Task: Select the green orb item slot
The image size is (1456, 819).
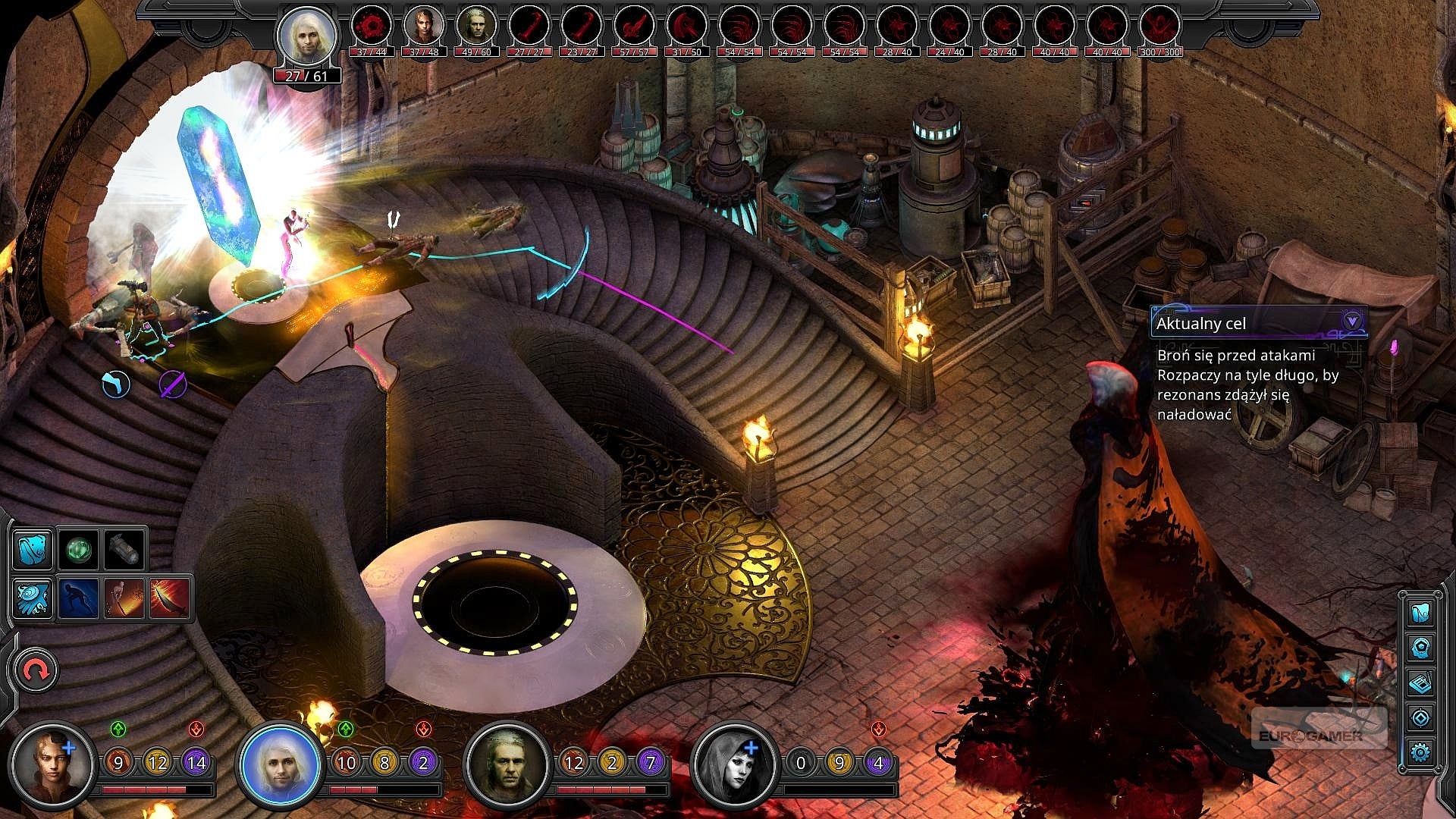Action: [78, 549]
